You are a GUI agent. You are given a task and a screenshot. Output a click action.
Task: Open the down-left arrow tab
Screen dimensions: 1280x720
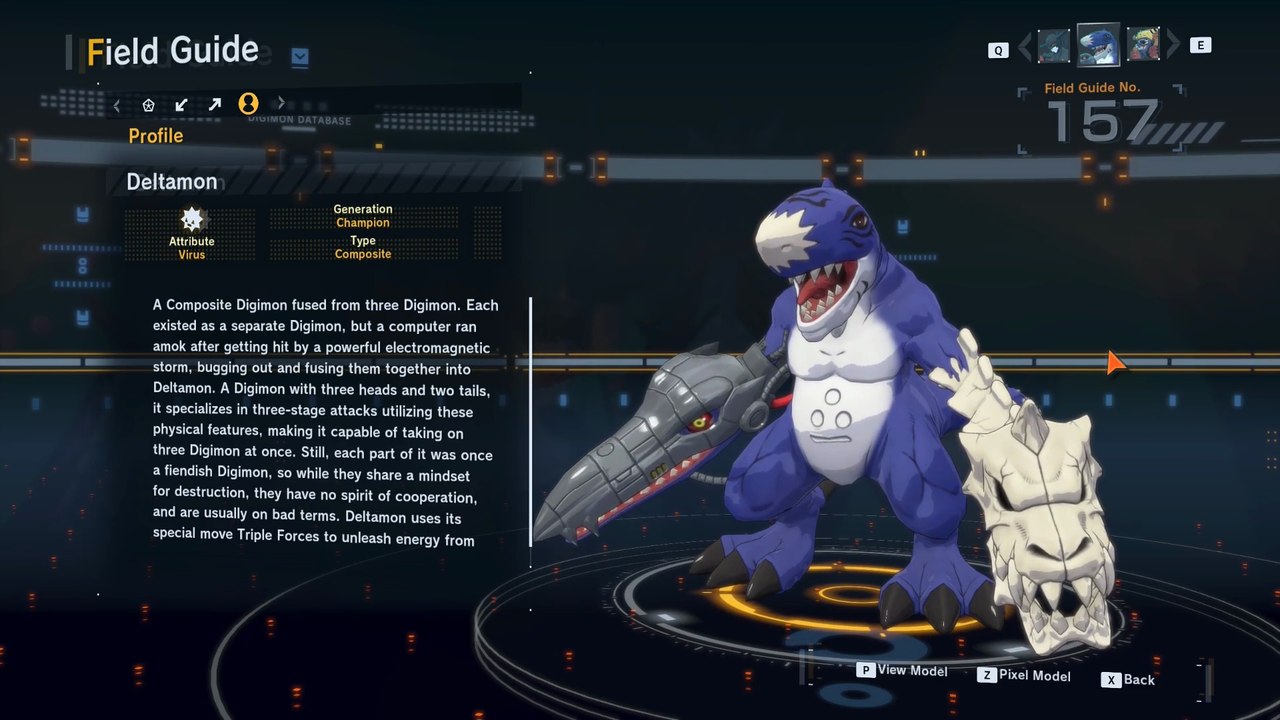coord(181,104)
